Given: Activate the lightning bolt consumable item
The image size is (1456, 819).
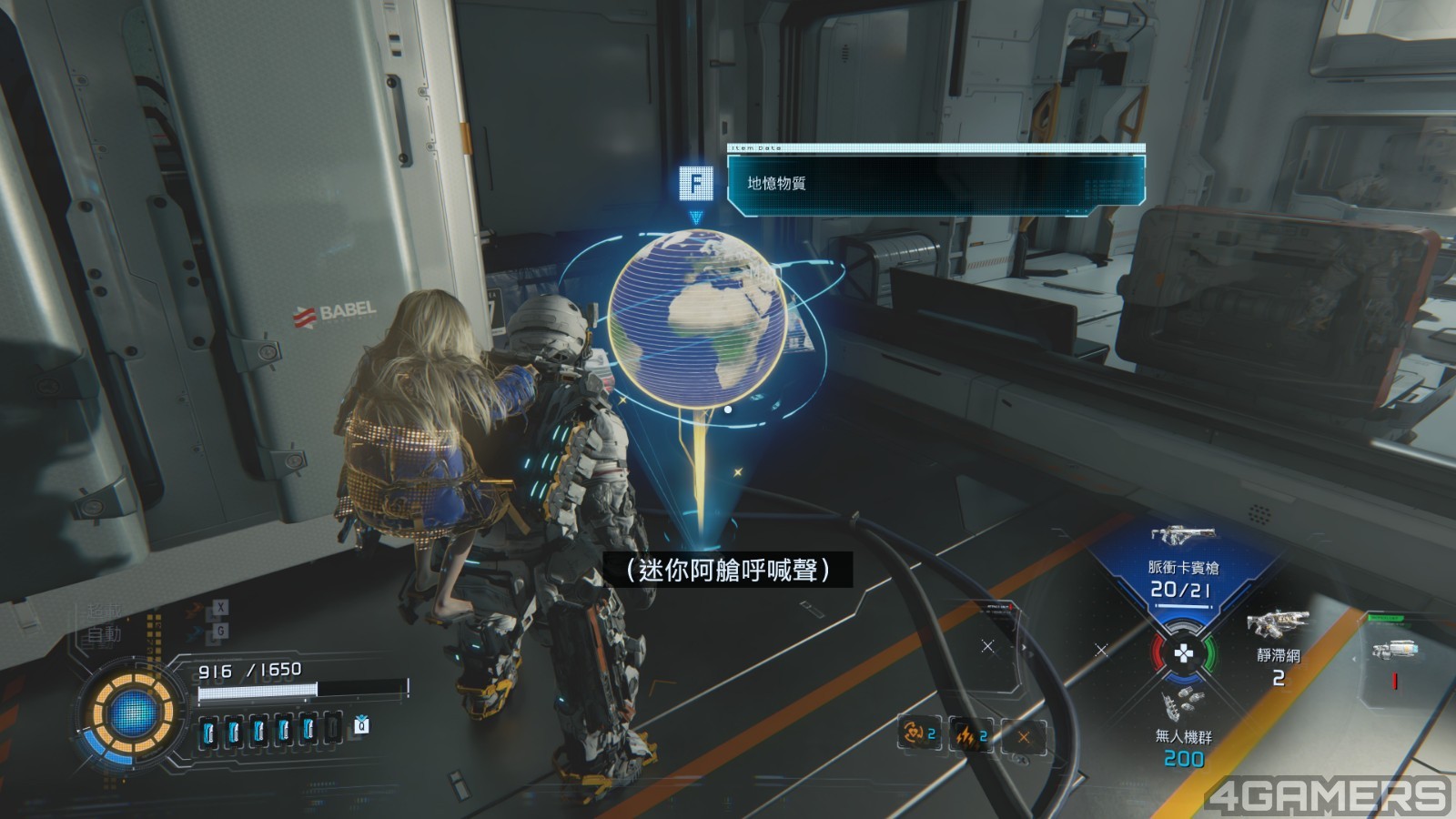Looking at the screenshot, I should click(970, 735).
